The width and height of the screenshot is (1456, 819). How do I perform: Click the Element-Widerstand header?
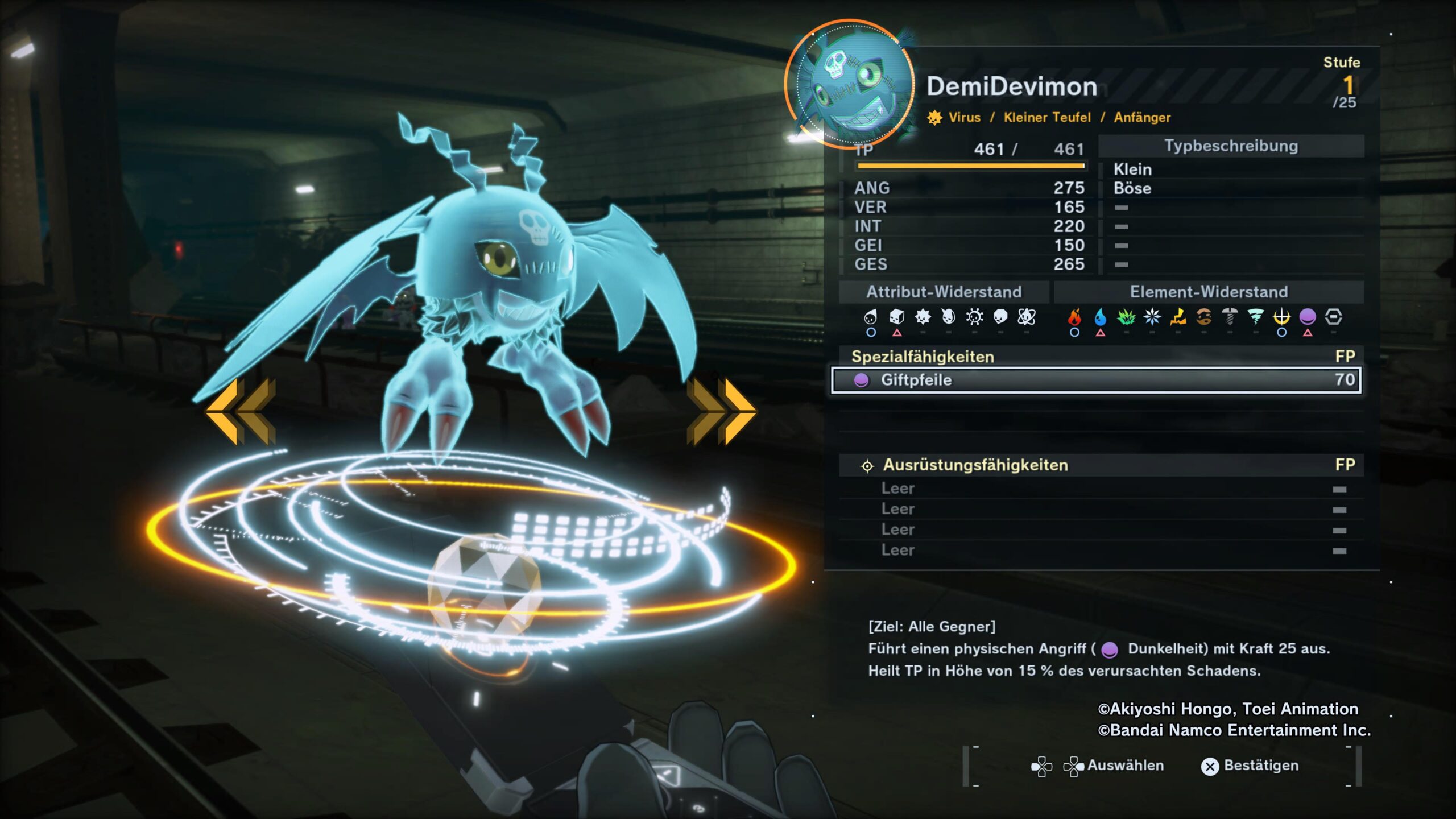pyautogui.click(x=1209, y=292)
